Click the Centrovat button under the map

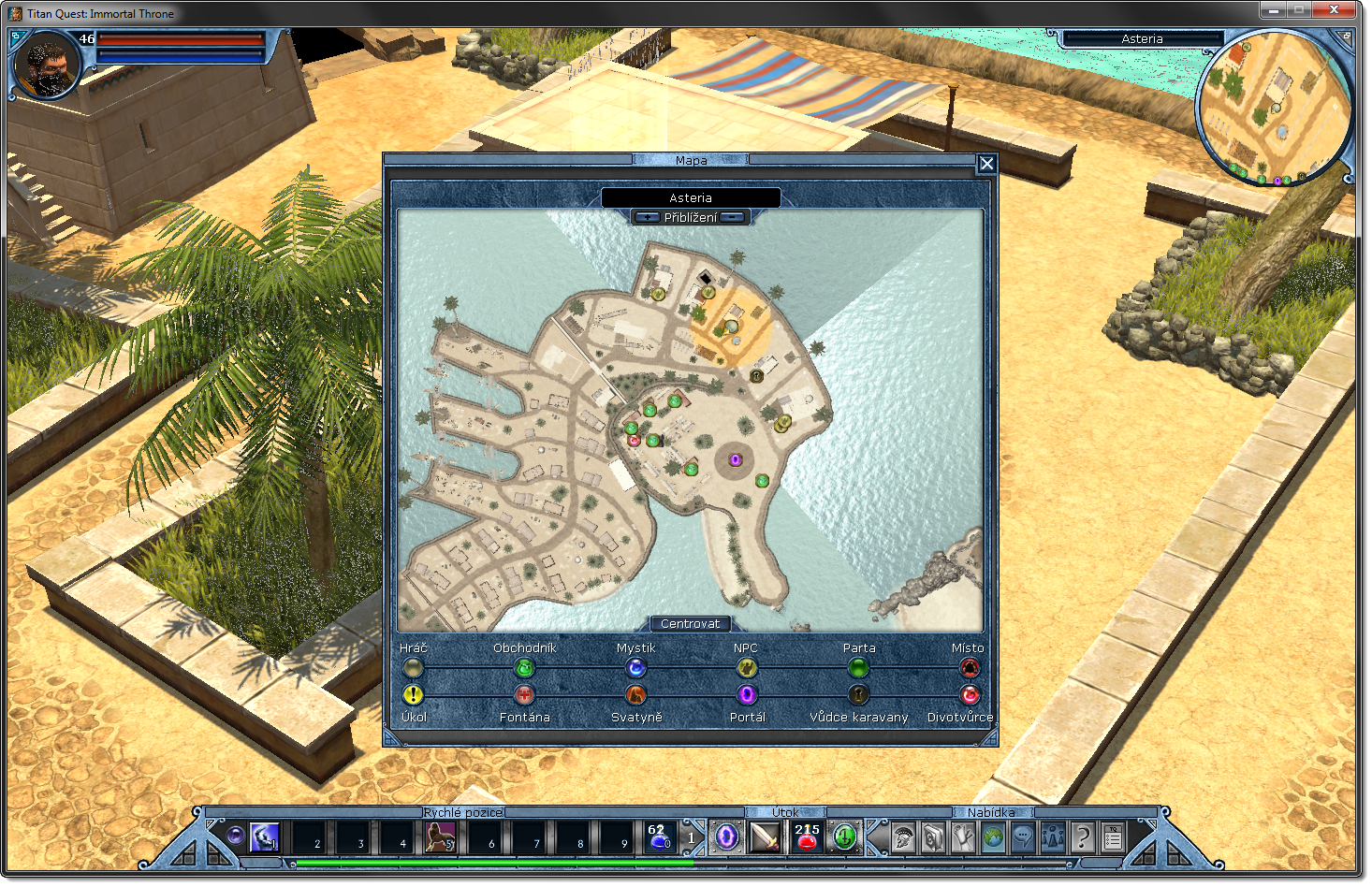pyautogui.click(x=690, y=624)
